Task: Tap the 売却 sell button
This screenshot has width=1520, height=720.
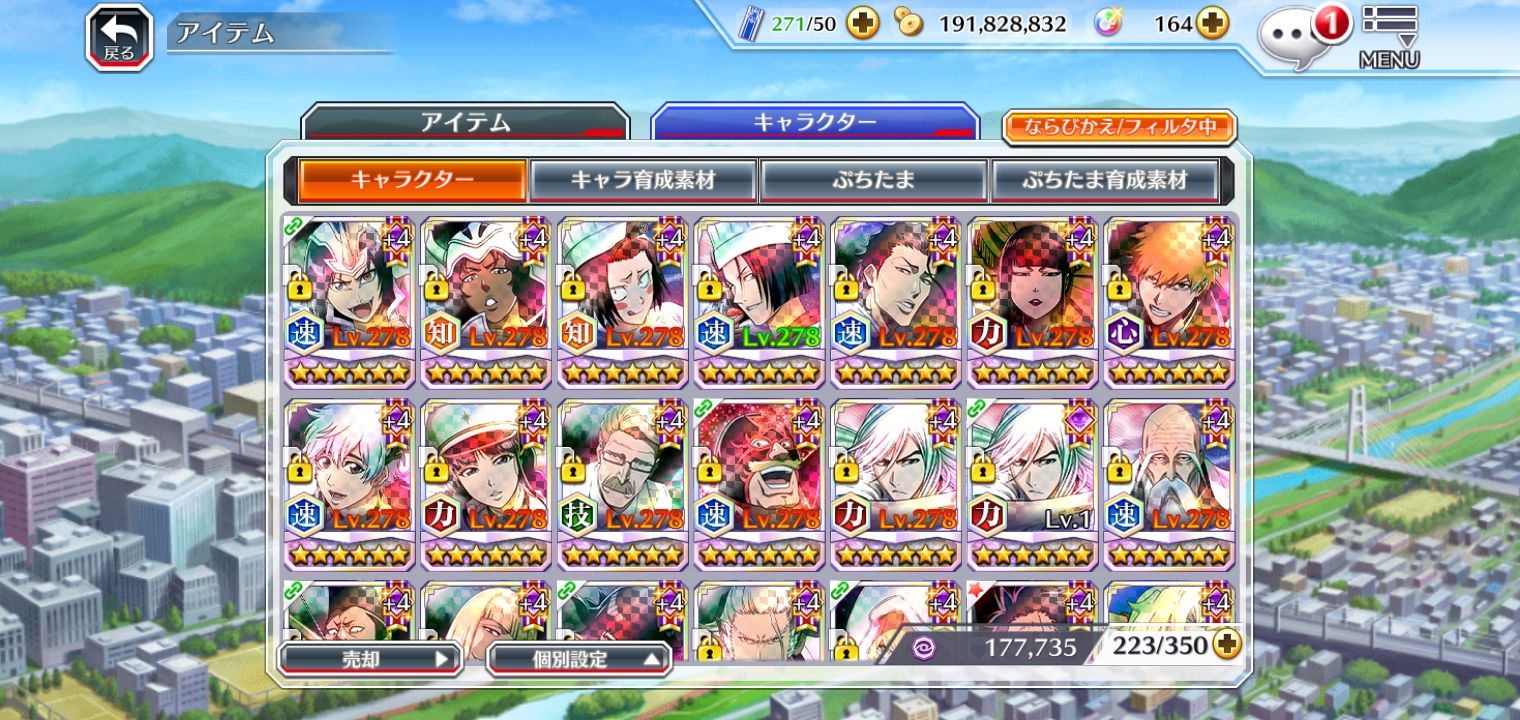Action: [x=369, y=659]
